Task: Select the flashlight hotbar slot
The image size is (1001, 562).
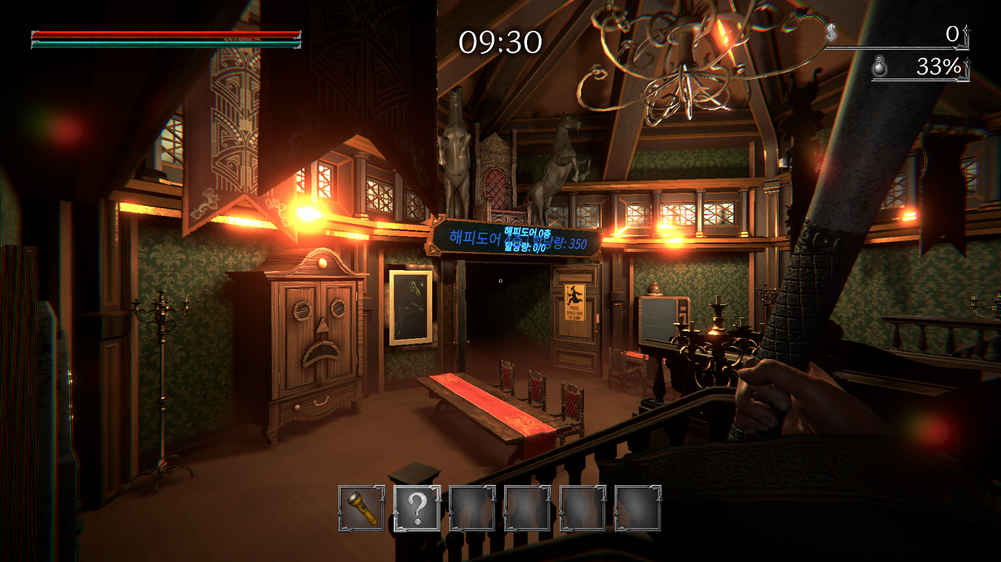Action: tap(361, 508)
